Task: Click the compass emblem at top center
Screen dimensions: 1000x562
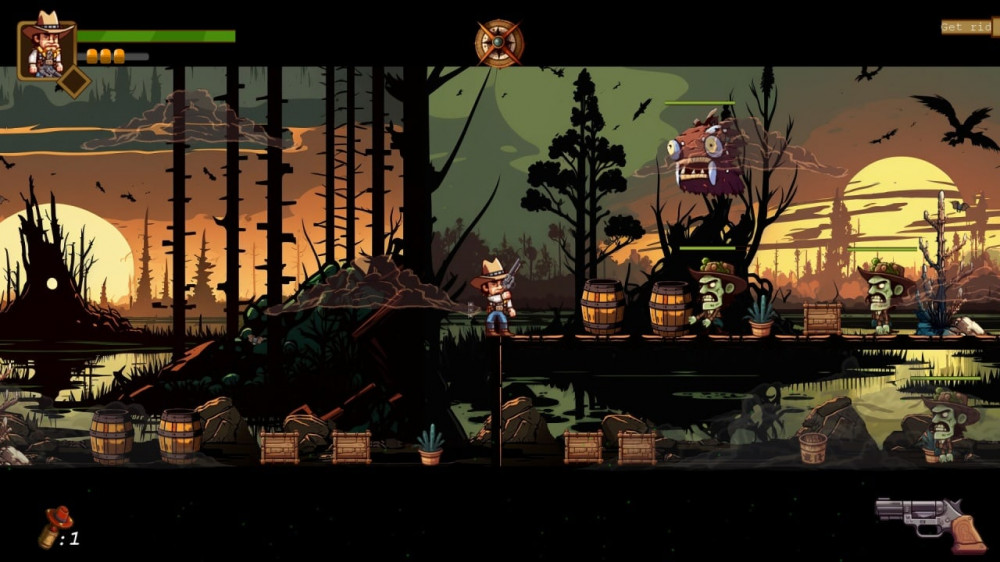Action: 499,43
